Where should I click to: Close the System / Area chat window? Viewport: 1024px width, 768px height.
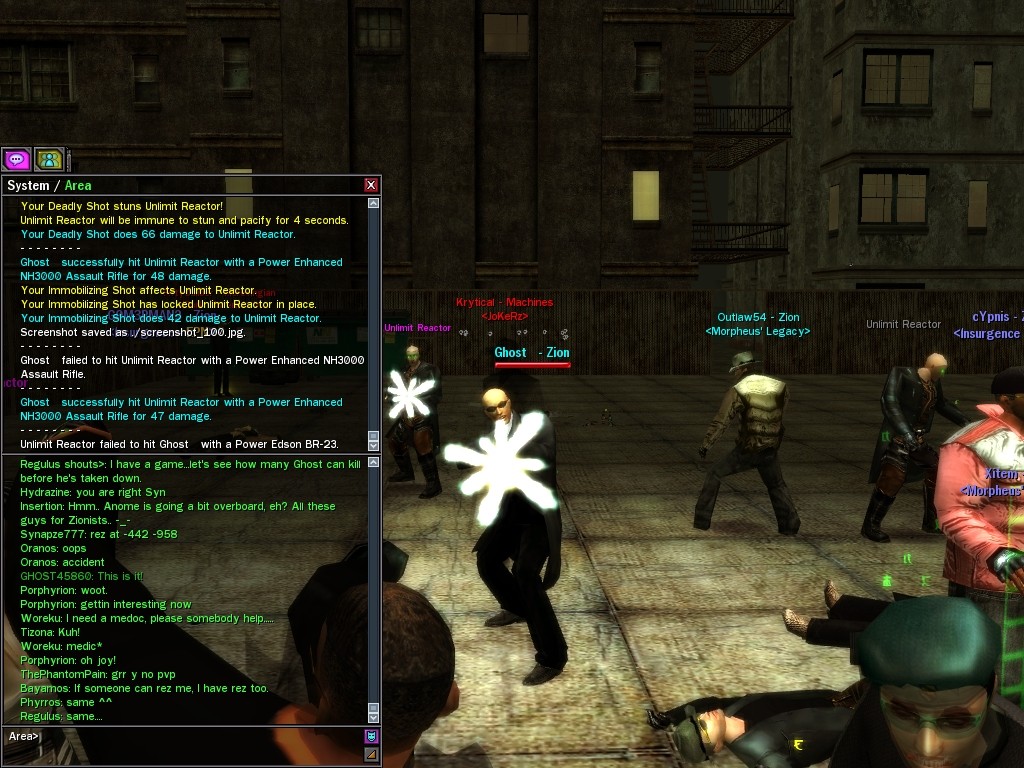click(371, 185)
